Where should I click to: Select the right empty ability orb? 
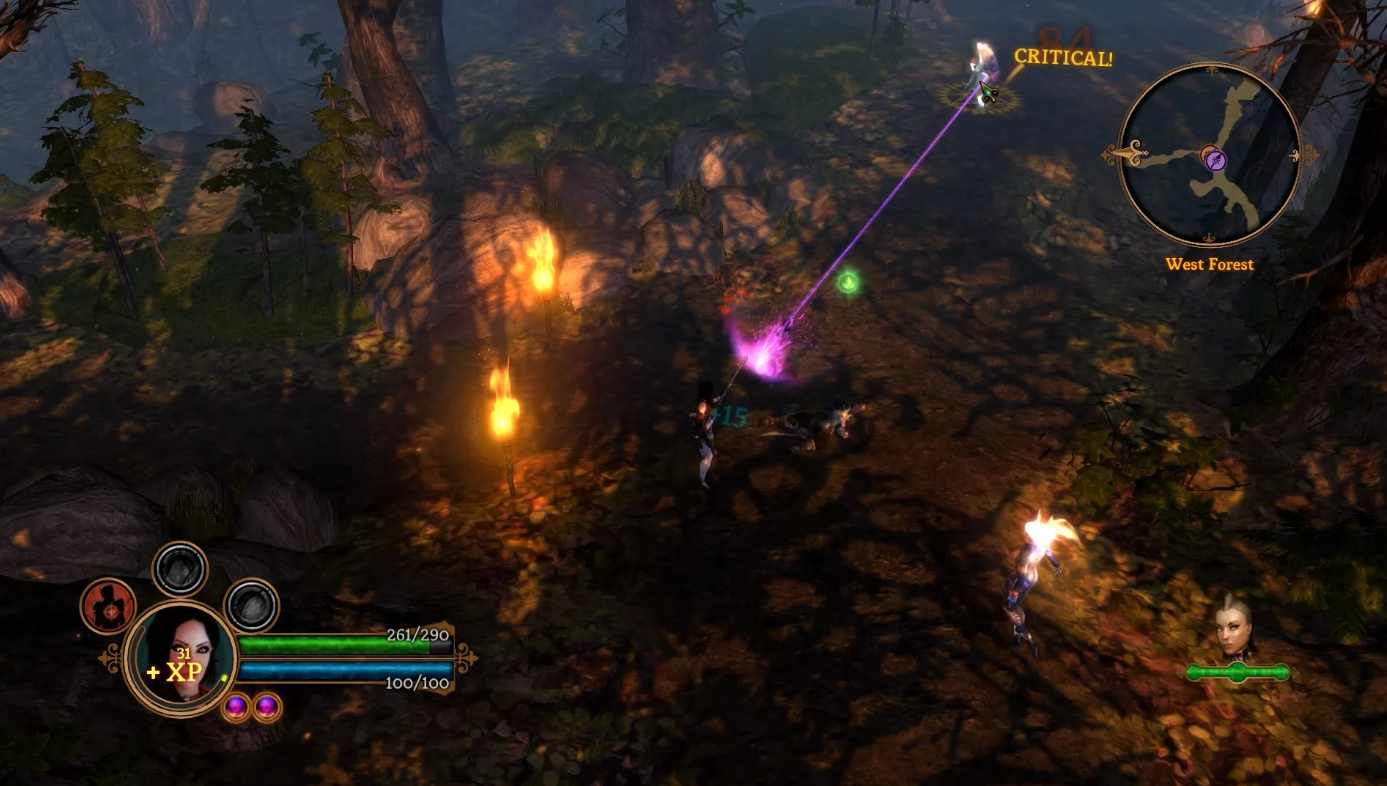point(252,605)
